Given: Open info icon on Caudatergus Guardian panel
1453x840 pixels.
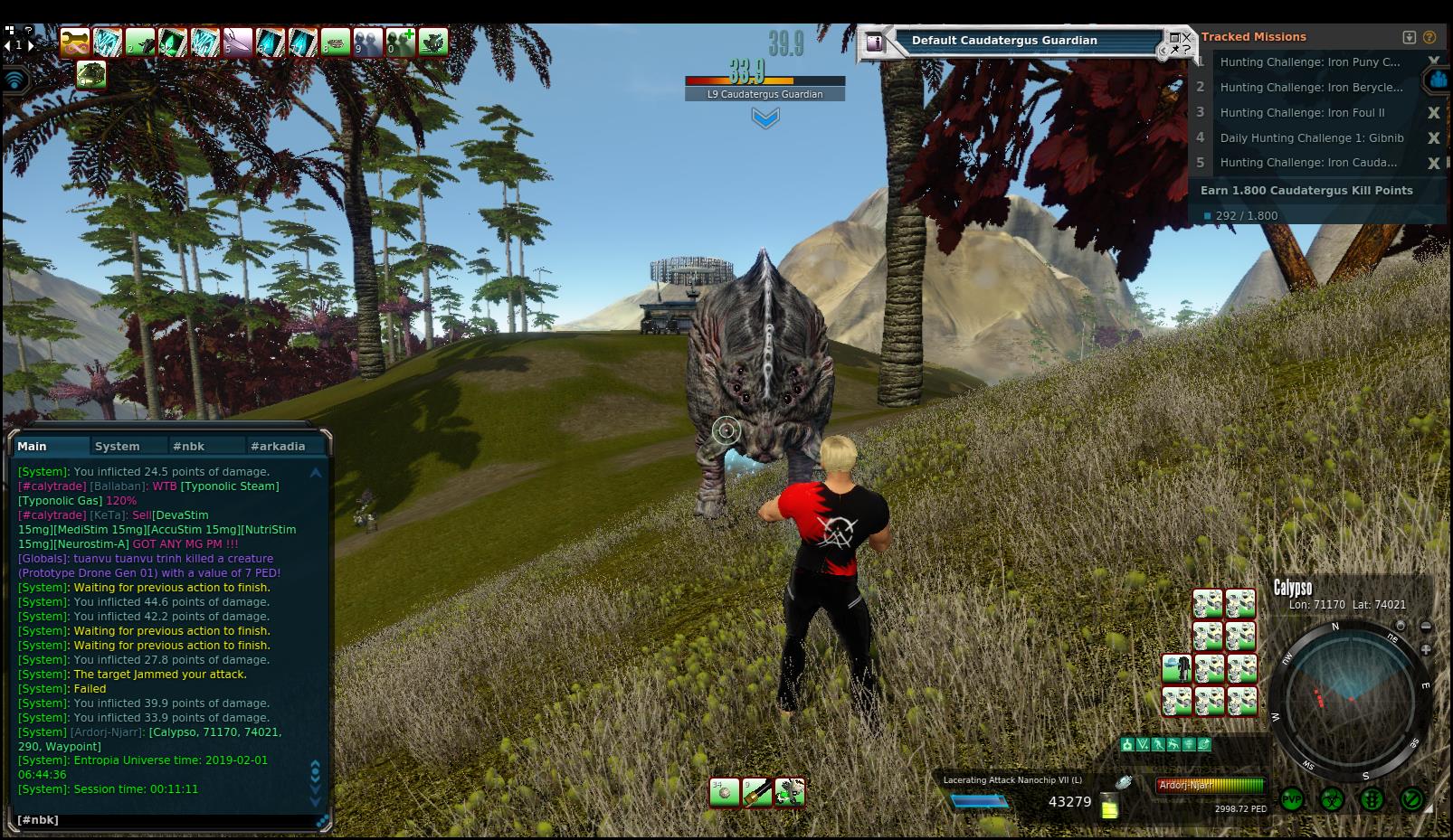Looking at the screenshot, I should coord(874,42).
